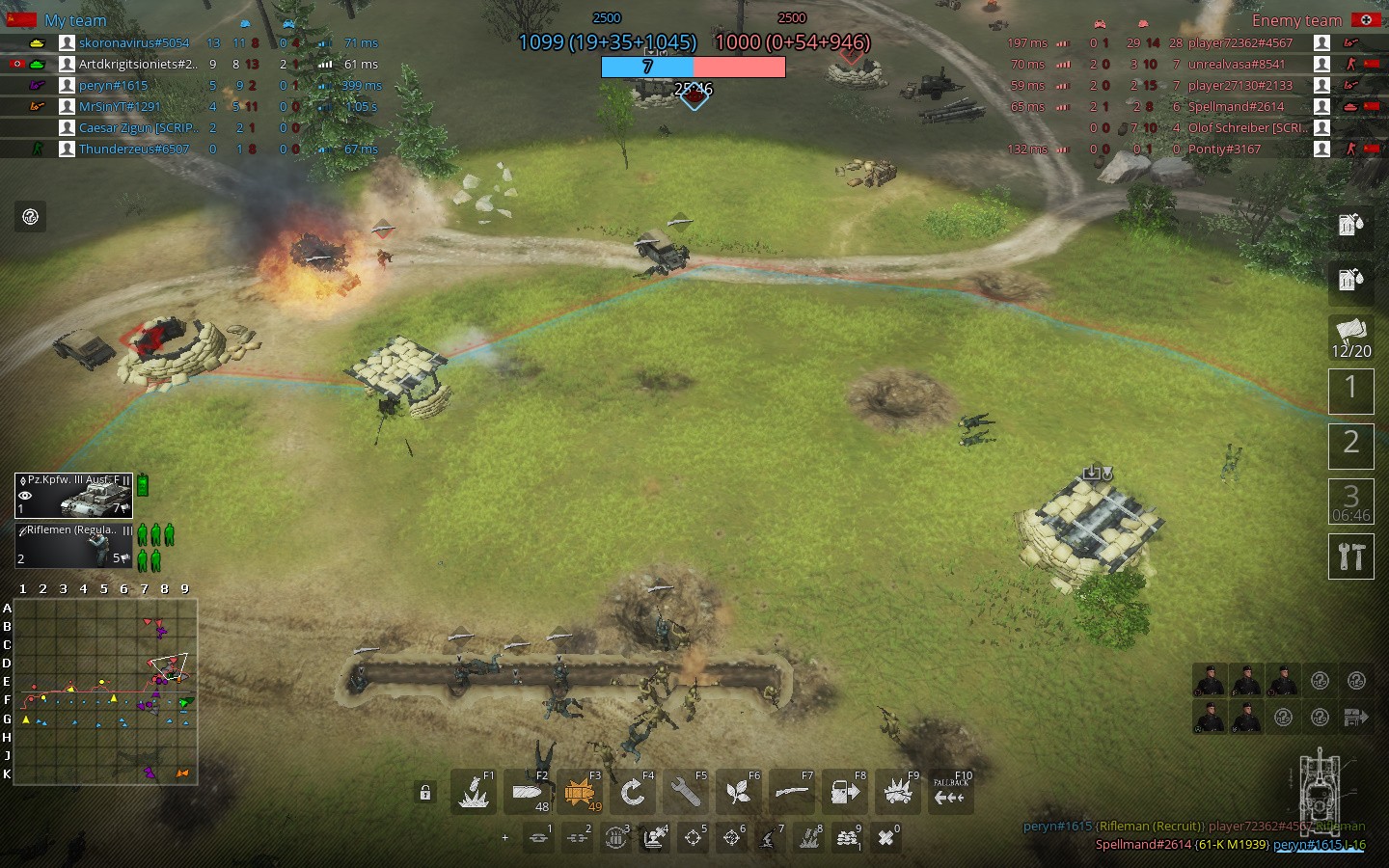Activate the F1 explosion ability
This screenshot has width=1389, height=868.
pyautogui.click(x=474, y=792)
